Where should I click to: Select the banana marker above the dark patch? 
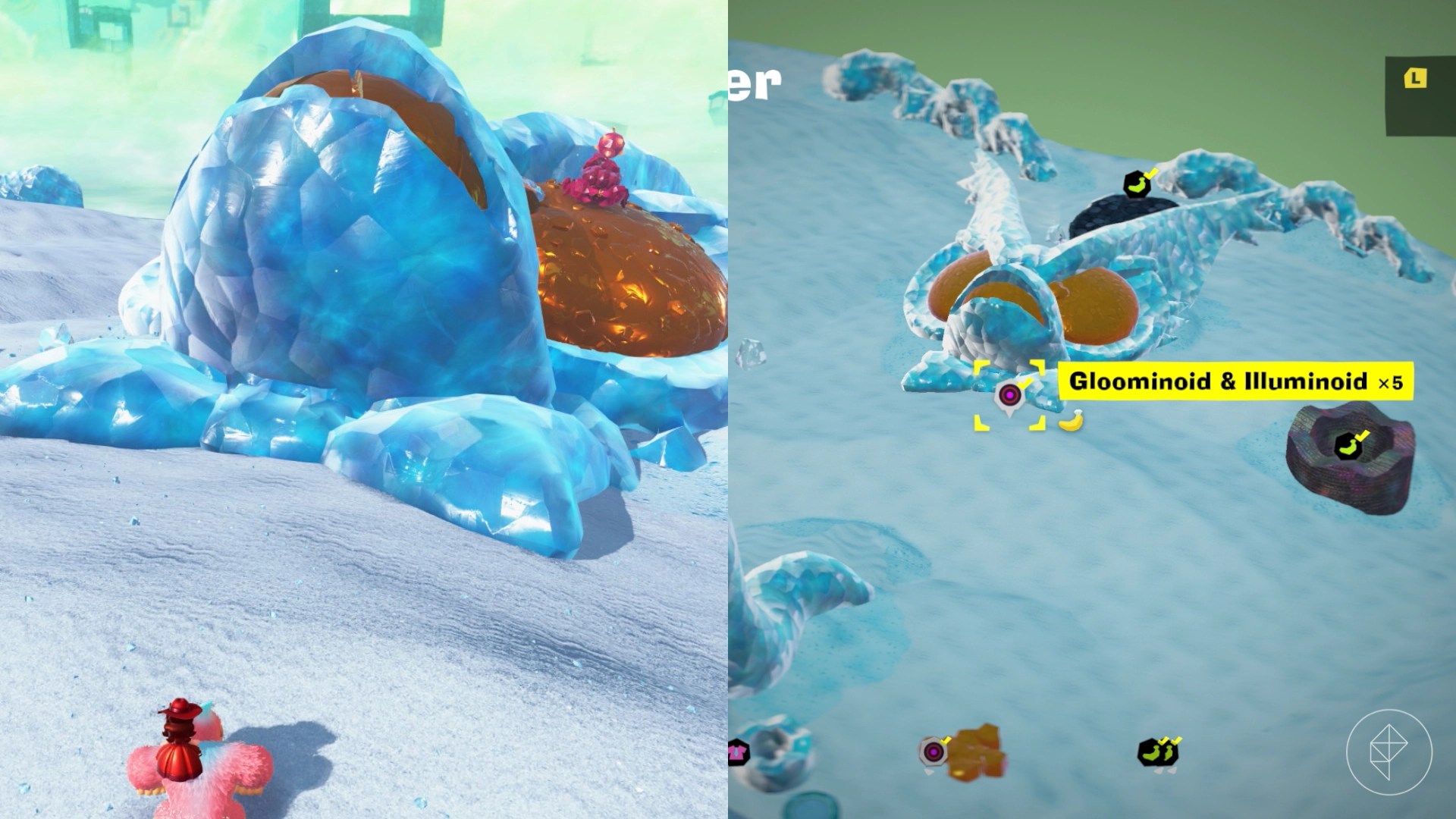point(1137,184)
